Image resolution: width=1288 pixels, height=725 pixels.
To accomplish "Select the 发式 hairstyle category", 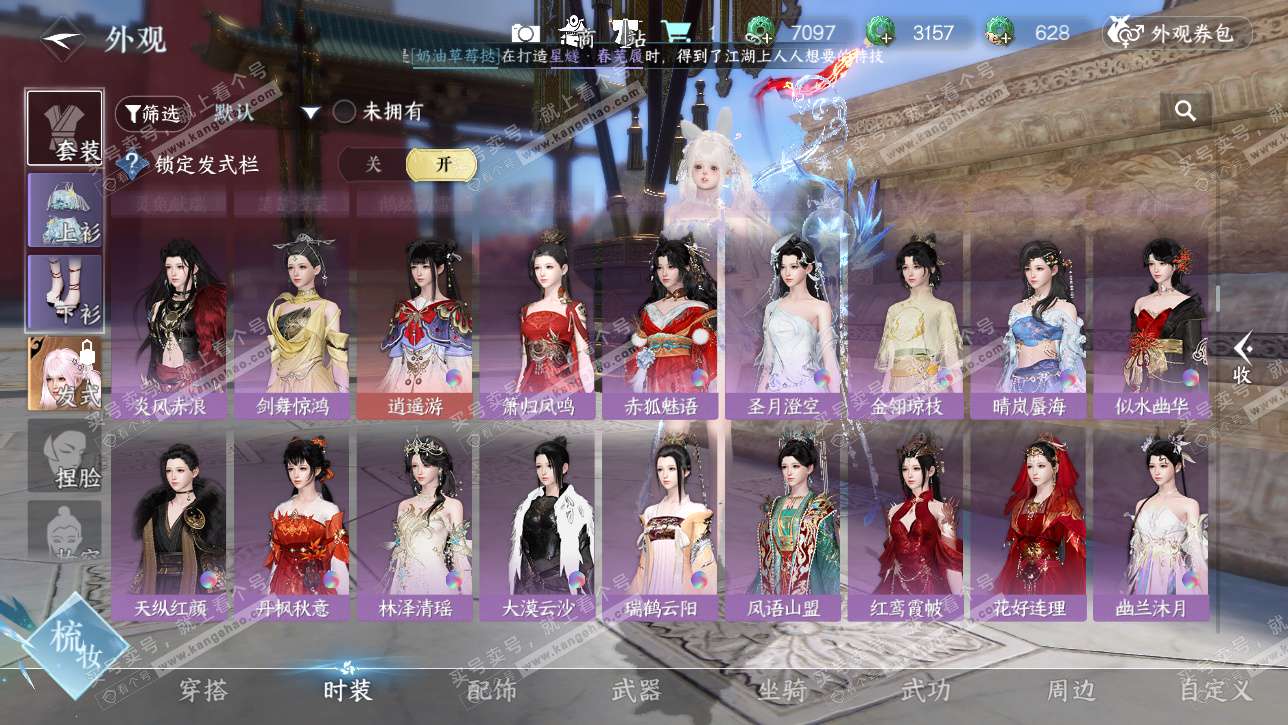I will (65, 373).
